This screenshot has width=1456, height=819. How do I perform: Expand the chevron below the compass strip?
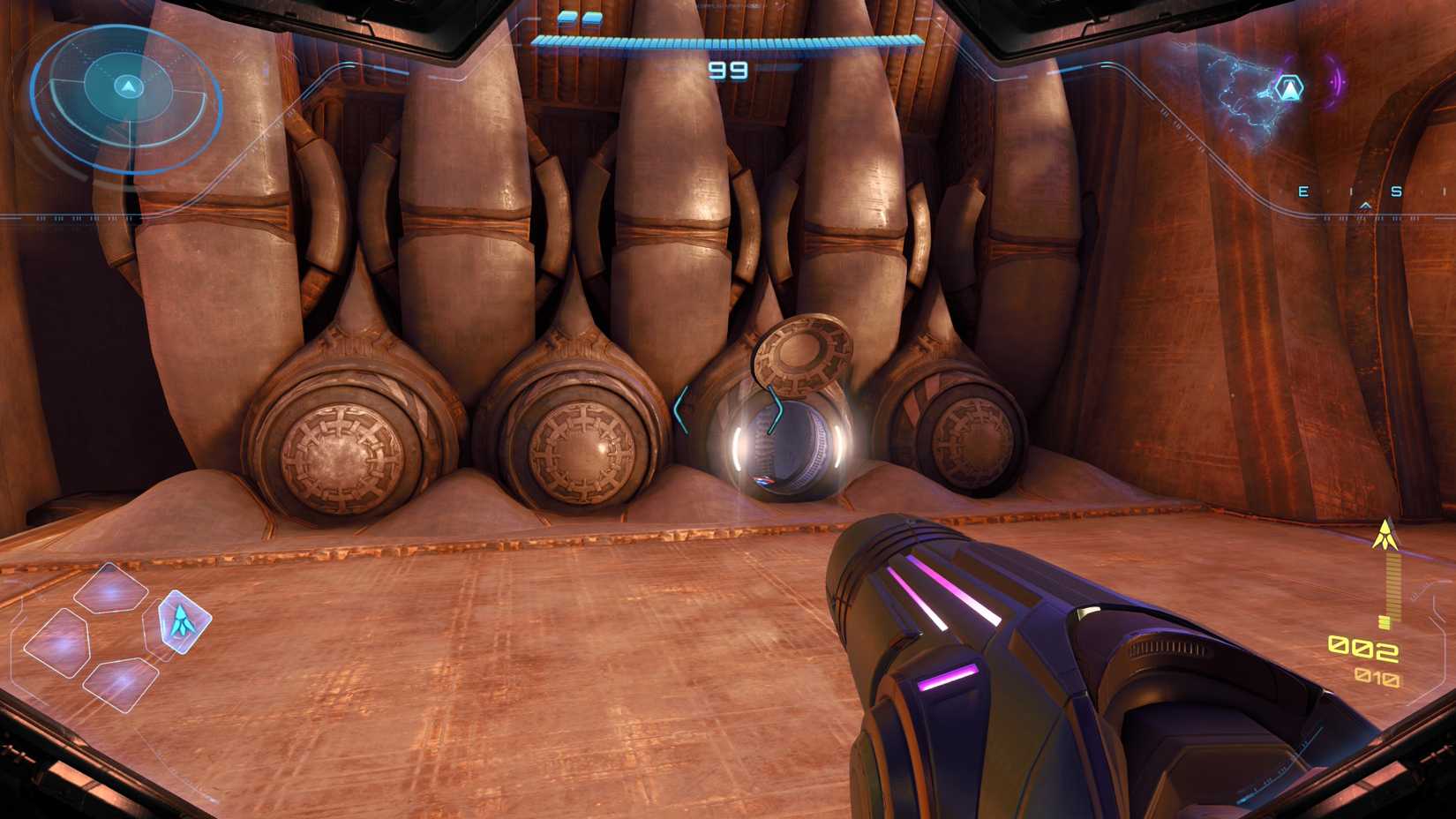pos(1366,205)
